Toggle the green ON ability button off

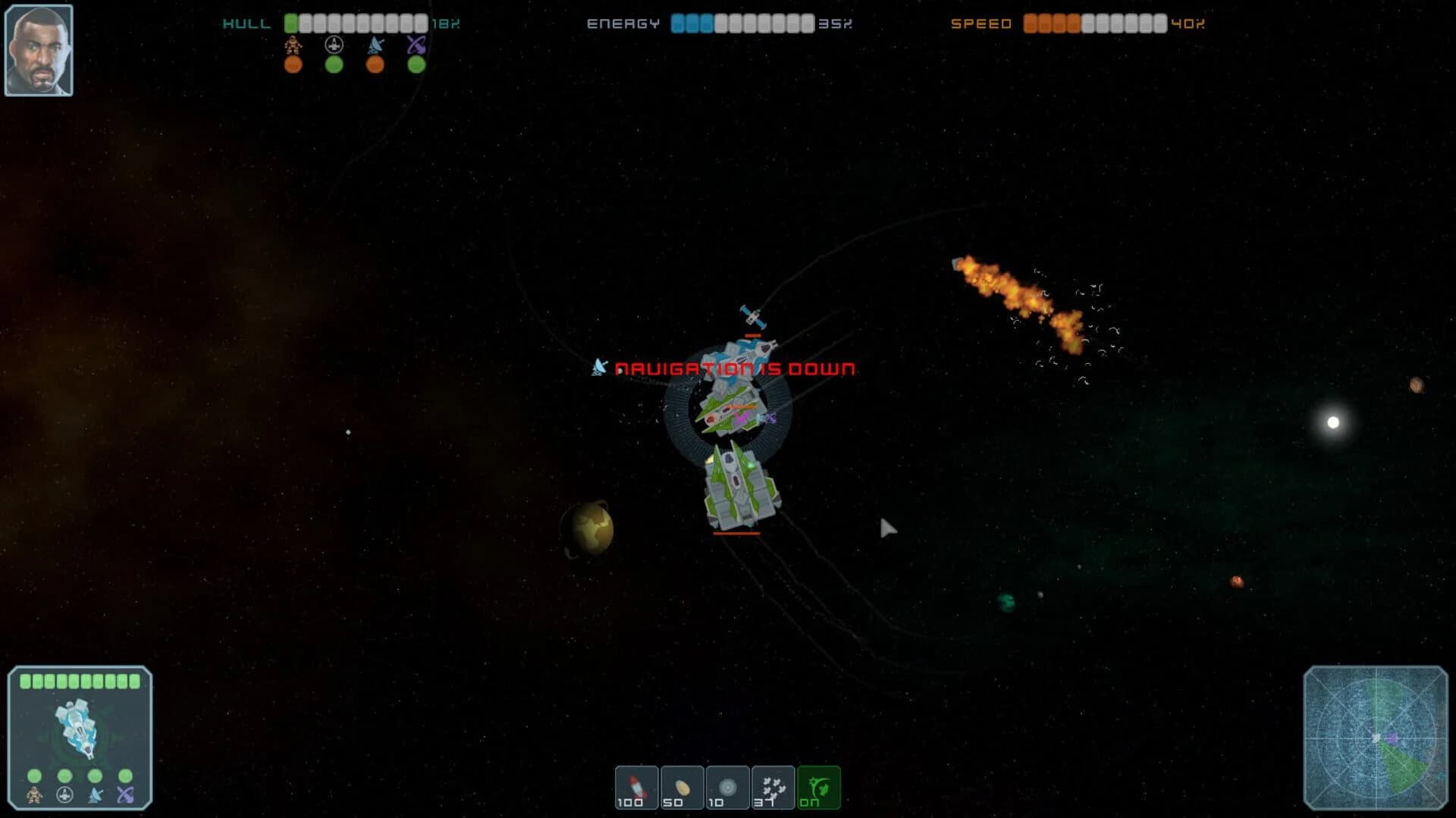tap(817, 787)
